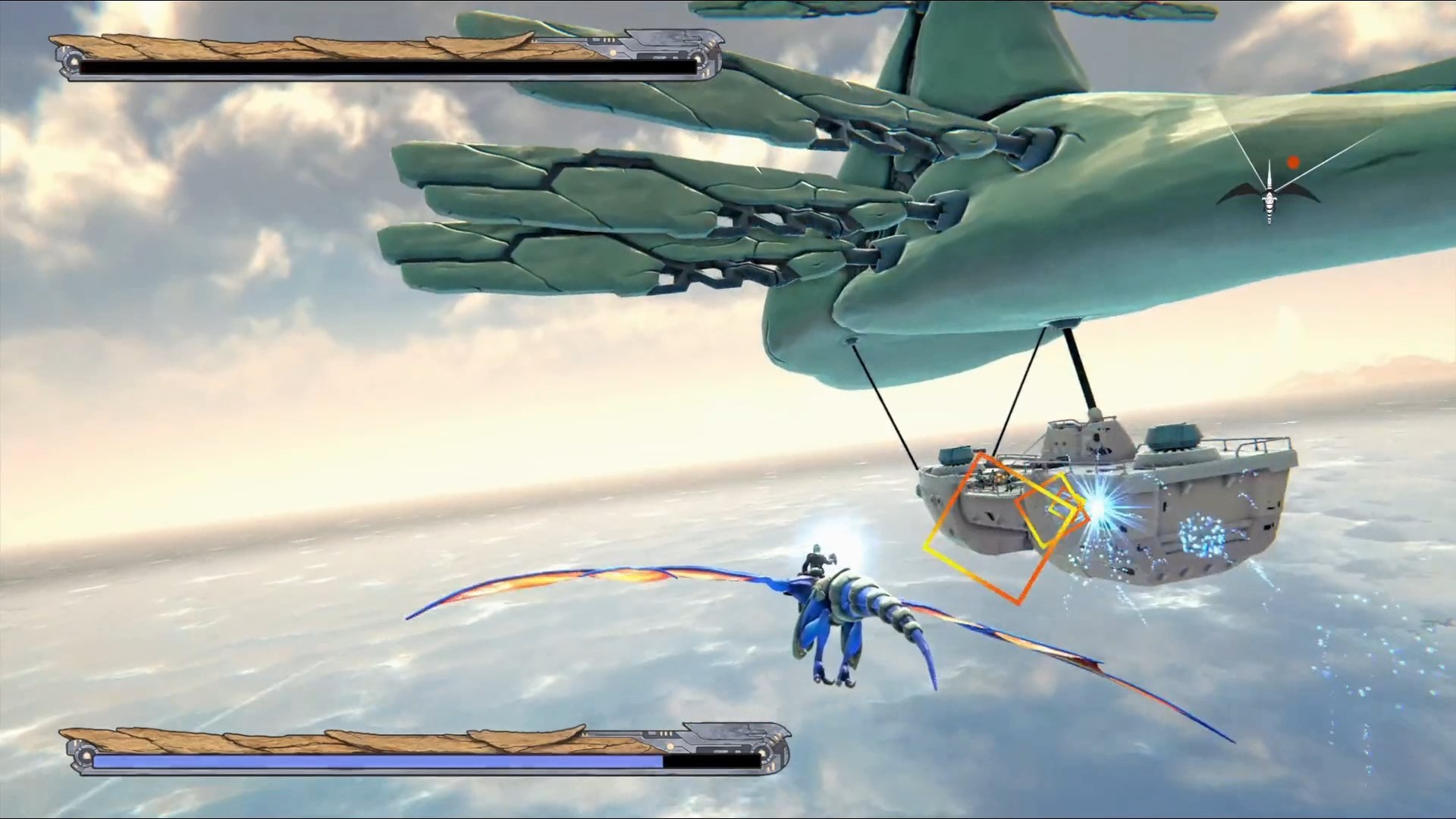The height and width of the screenshot is (819, 1456).
Task: Toggle the glowing booster on the dragon's back
Action: 849,538
